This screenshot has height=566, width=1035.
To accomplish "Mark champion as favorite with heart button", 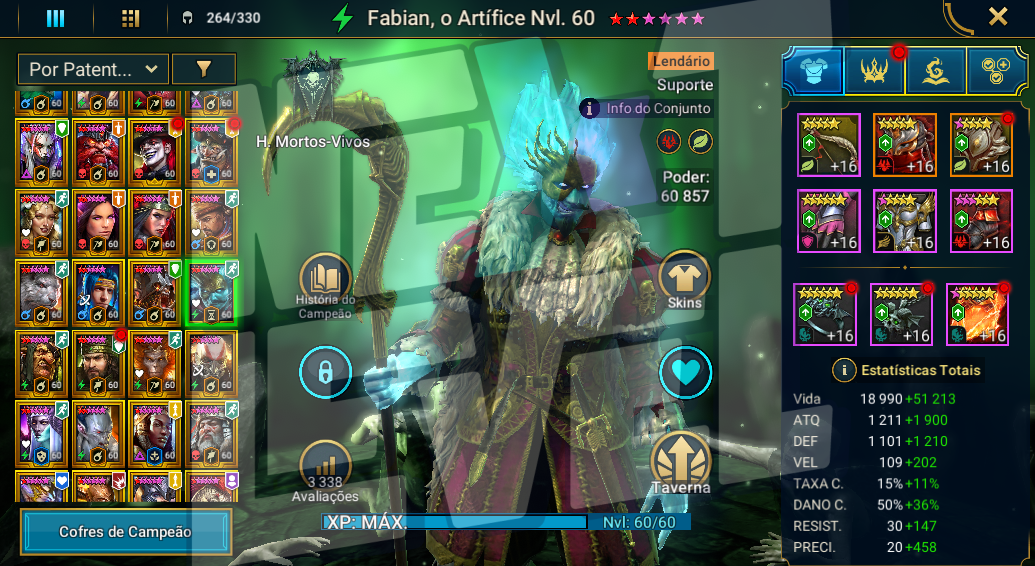I will 685,373.
